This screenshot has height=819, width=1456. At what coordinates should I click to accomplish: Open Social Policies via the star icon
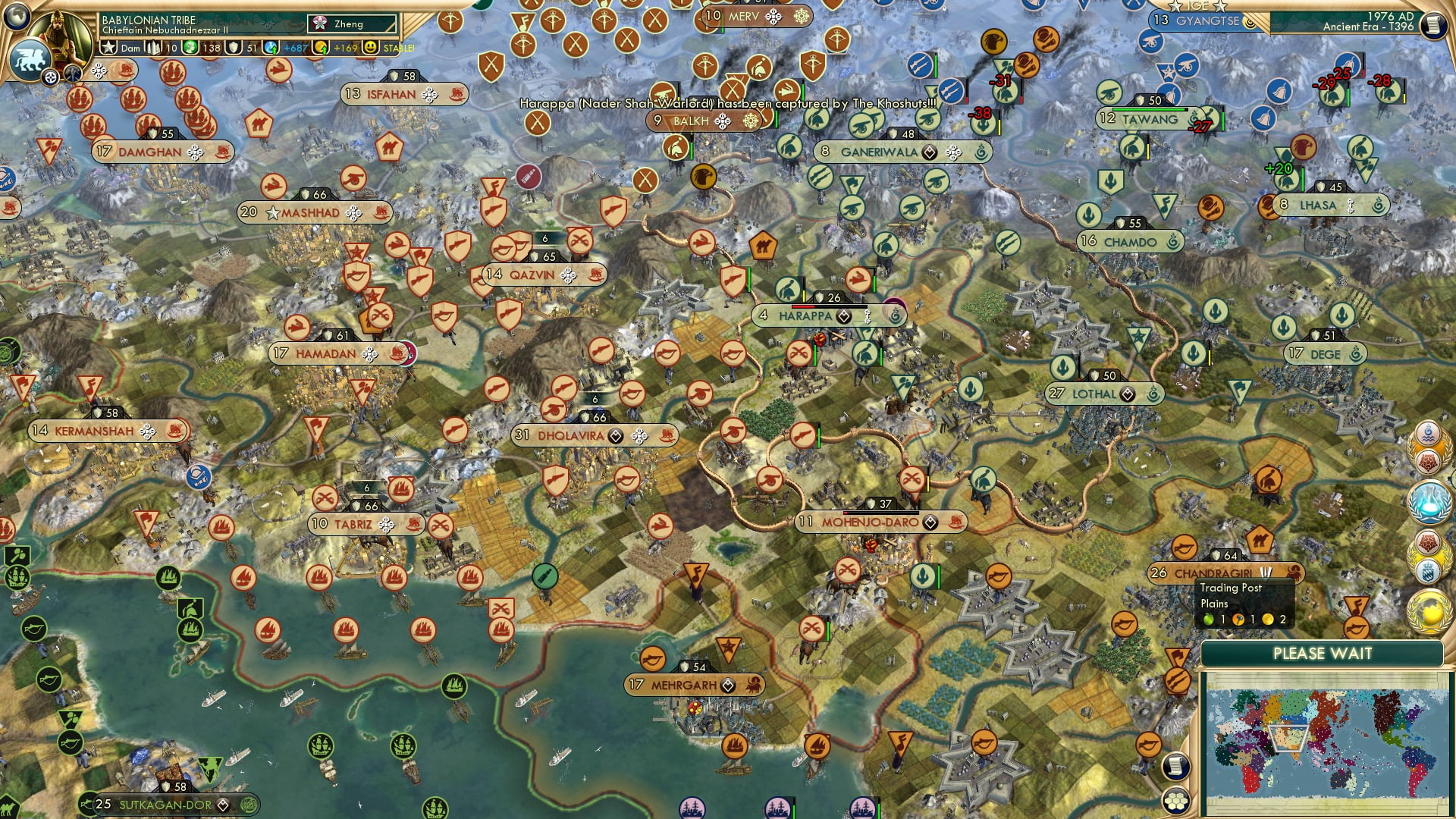109,46
